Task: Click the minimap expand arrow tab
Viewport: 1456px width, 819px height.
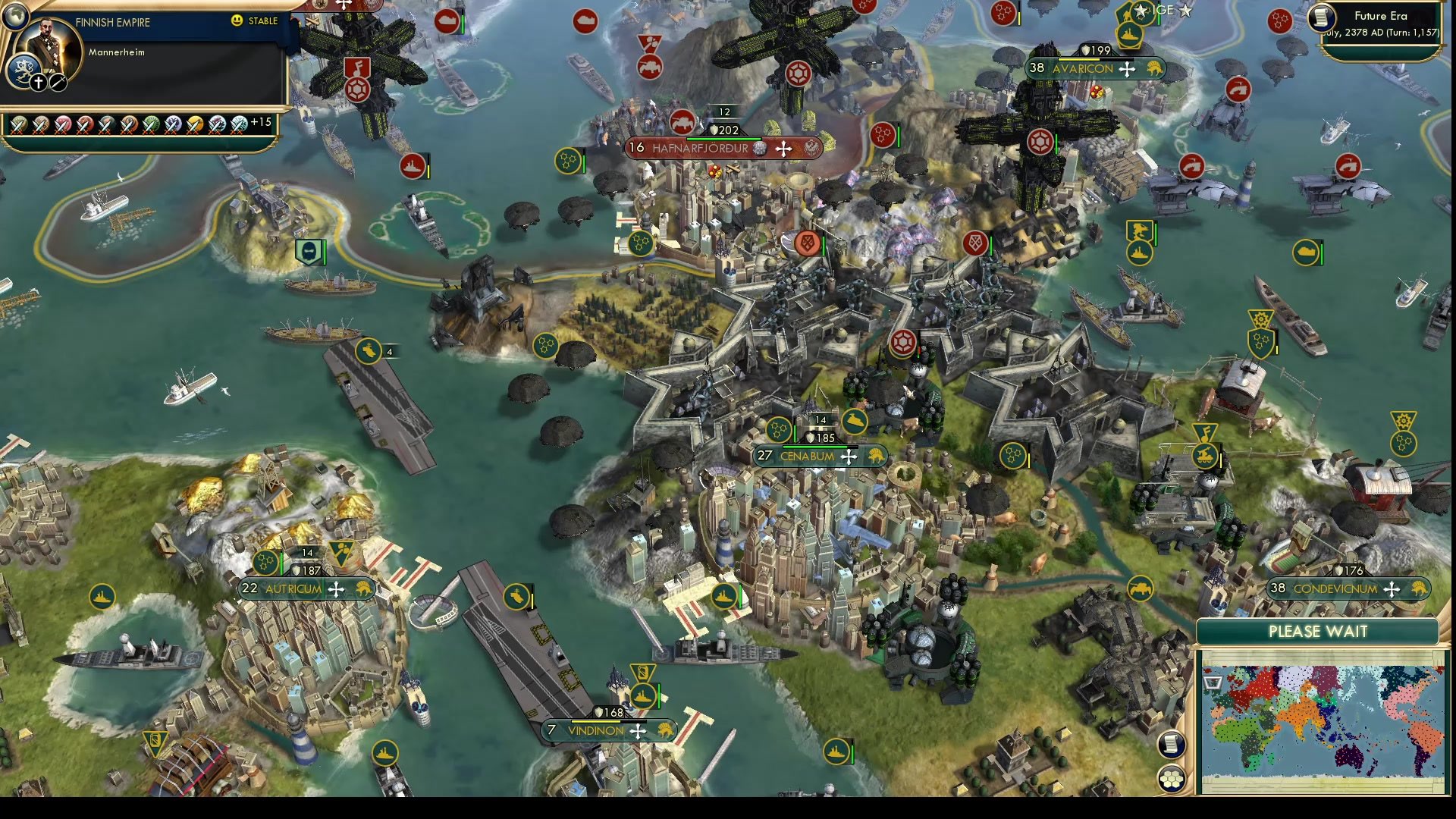Action: coord(1212,682)
